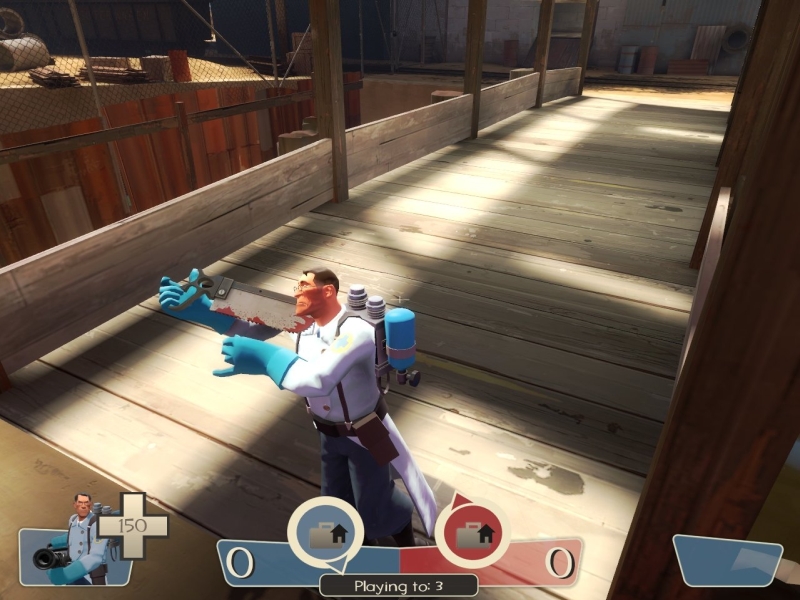Select the blue team intelligence briefcase icon

[x=325, y=533]
